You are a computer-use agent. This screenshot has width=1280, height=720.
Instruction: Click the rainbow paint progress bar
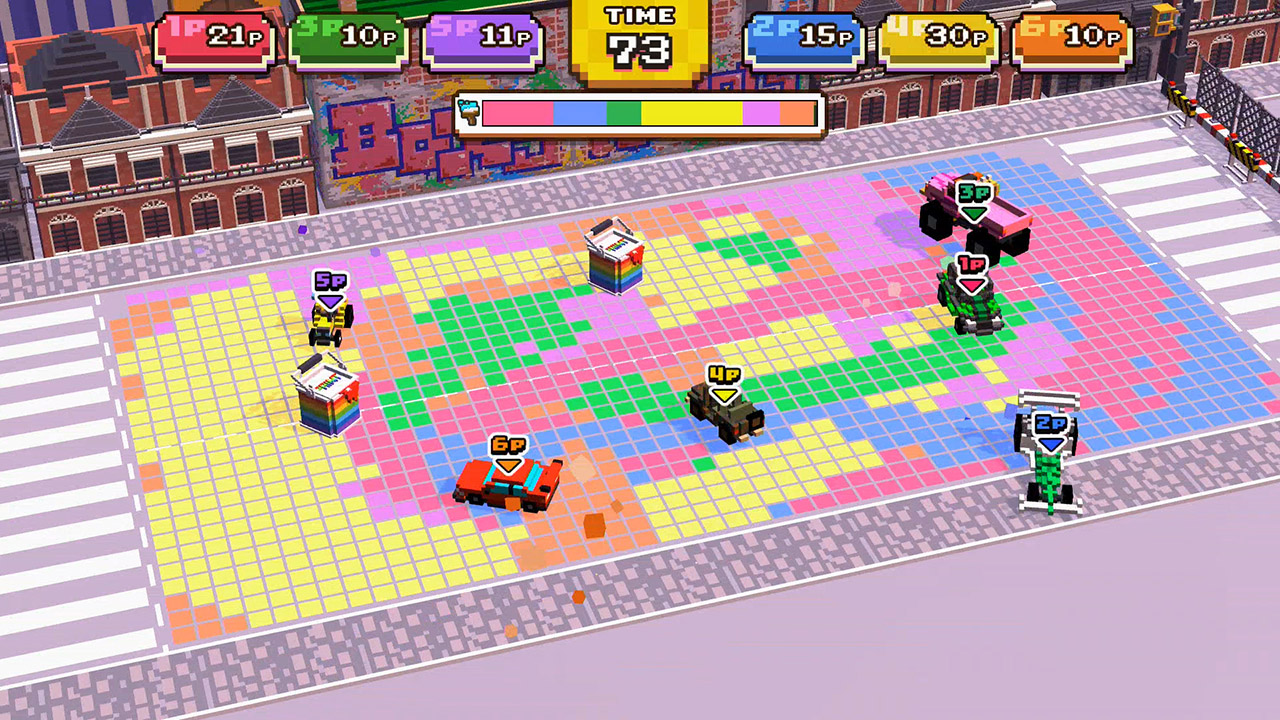650,113
